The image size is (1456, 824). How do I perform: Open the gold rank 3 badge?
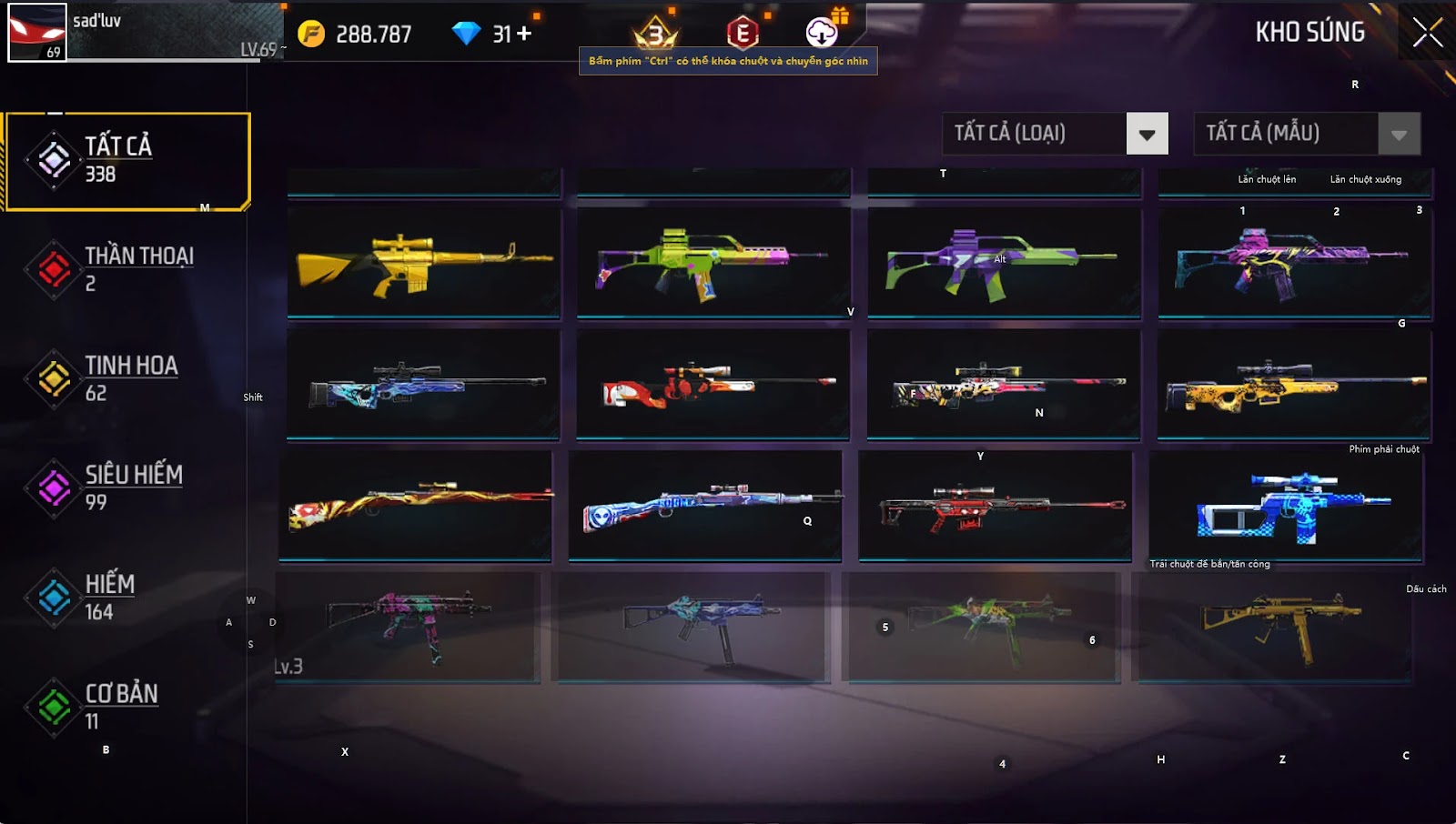(x=655, y=35)
